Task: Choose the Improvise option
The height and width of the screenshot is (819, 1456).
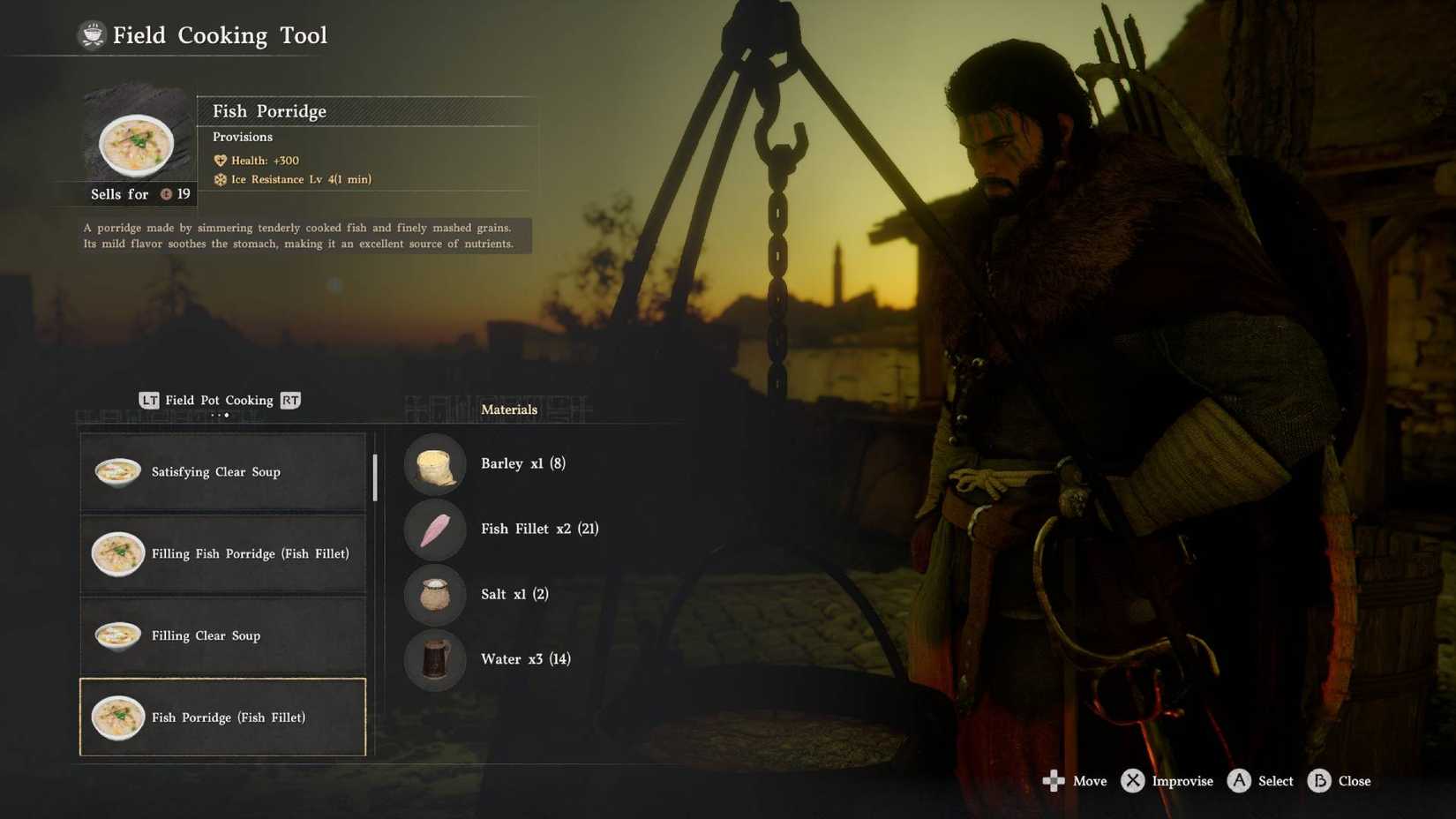Action: (x=1167, y=781)
